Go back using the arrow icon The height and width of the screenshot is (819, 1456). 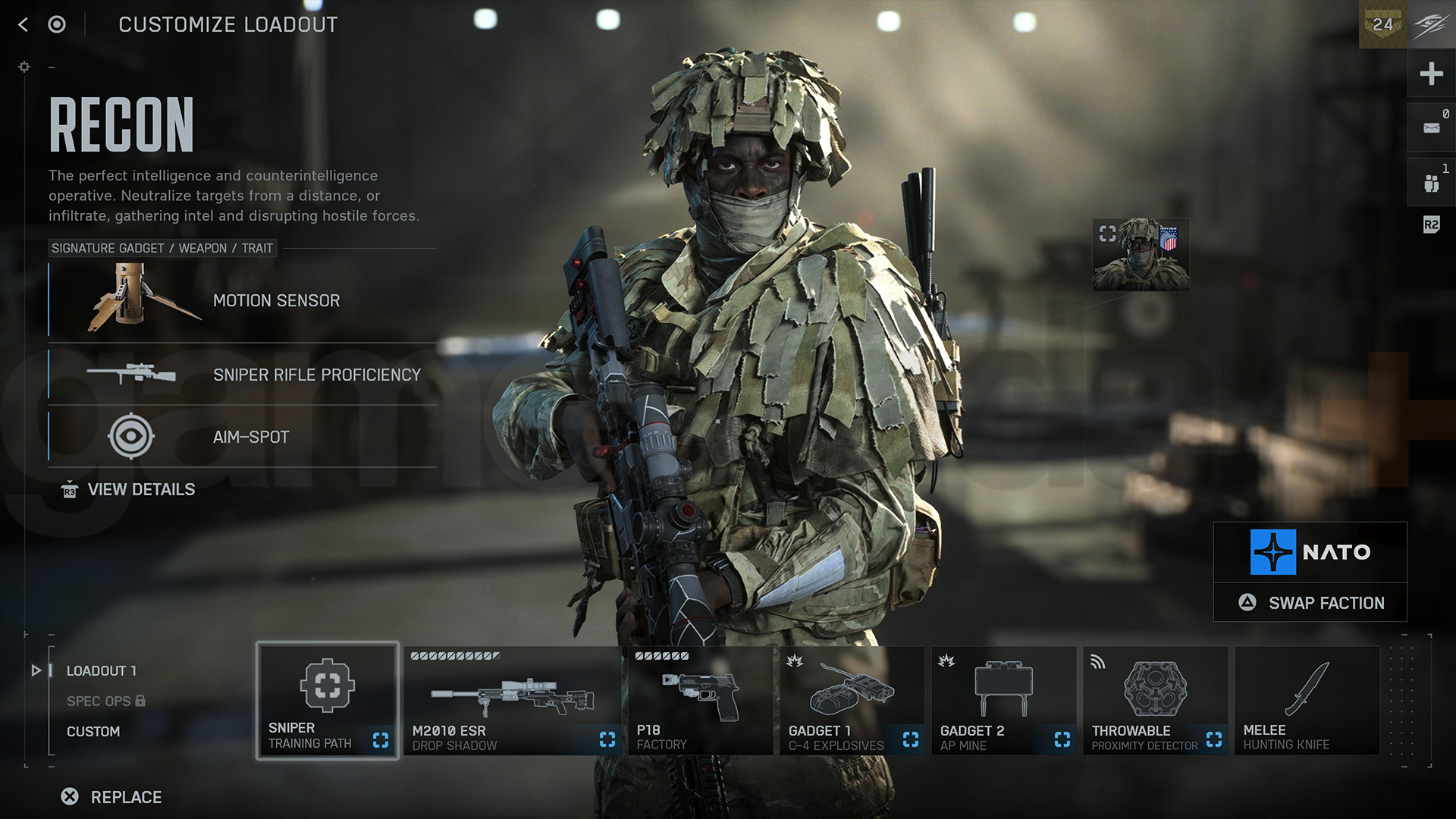pyautogui.click(x=24, y=25)
